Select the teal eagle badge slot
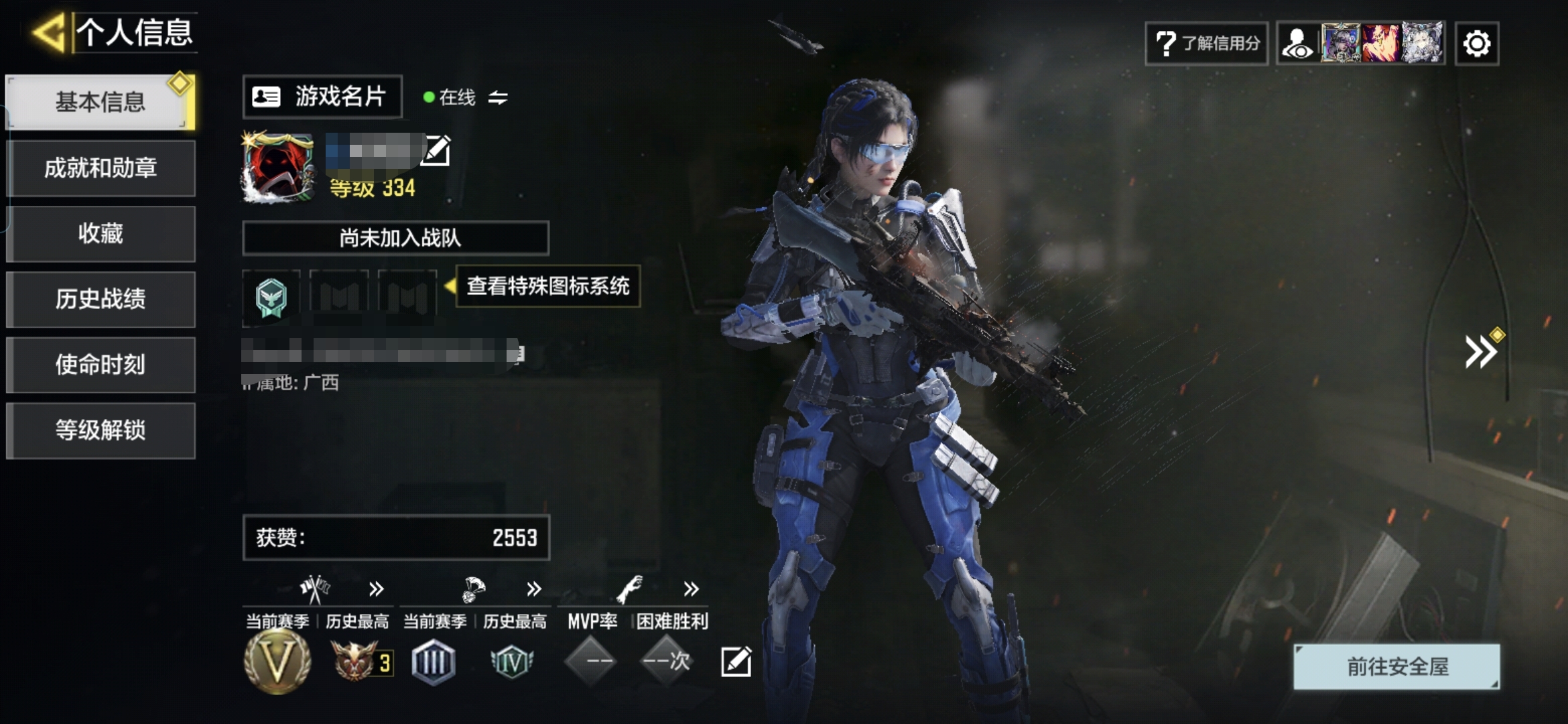Screen dimensions: 1568x724 click(271, 297)
